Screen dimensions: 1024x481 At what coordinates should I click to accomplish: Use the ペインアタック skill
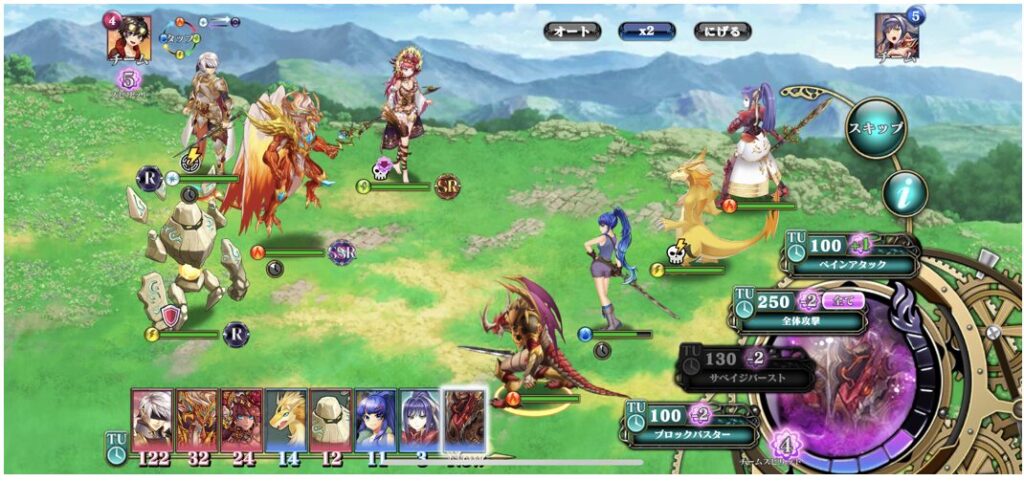pos(850,256)
